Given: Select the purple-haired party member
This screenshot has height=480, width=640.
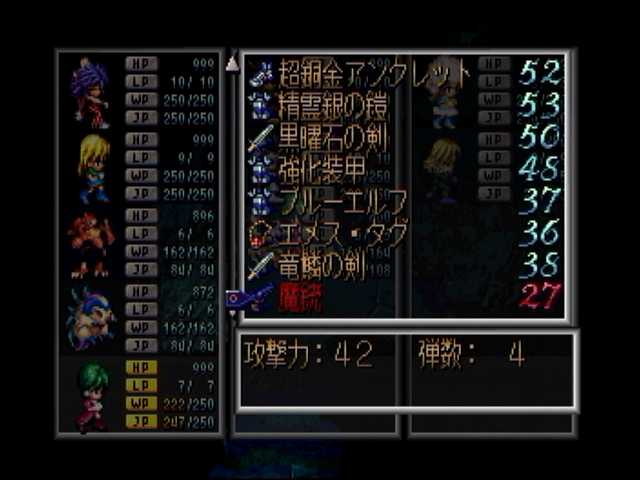Looking at the screenshot, I should point(90,92).
